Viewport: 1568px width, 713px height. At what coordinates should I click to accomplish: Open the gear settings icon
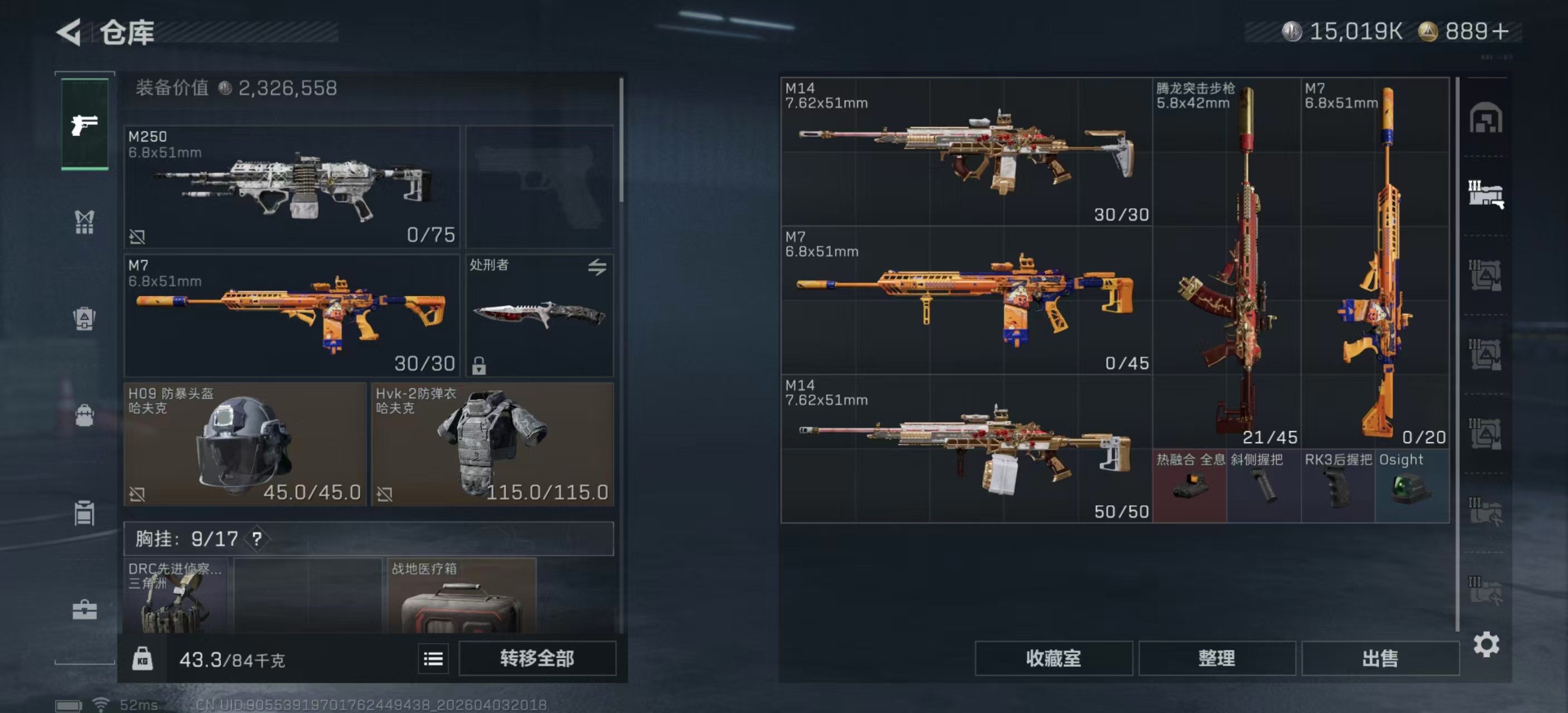point(1486,644)
